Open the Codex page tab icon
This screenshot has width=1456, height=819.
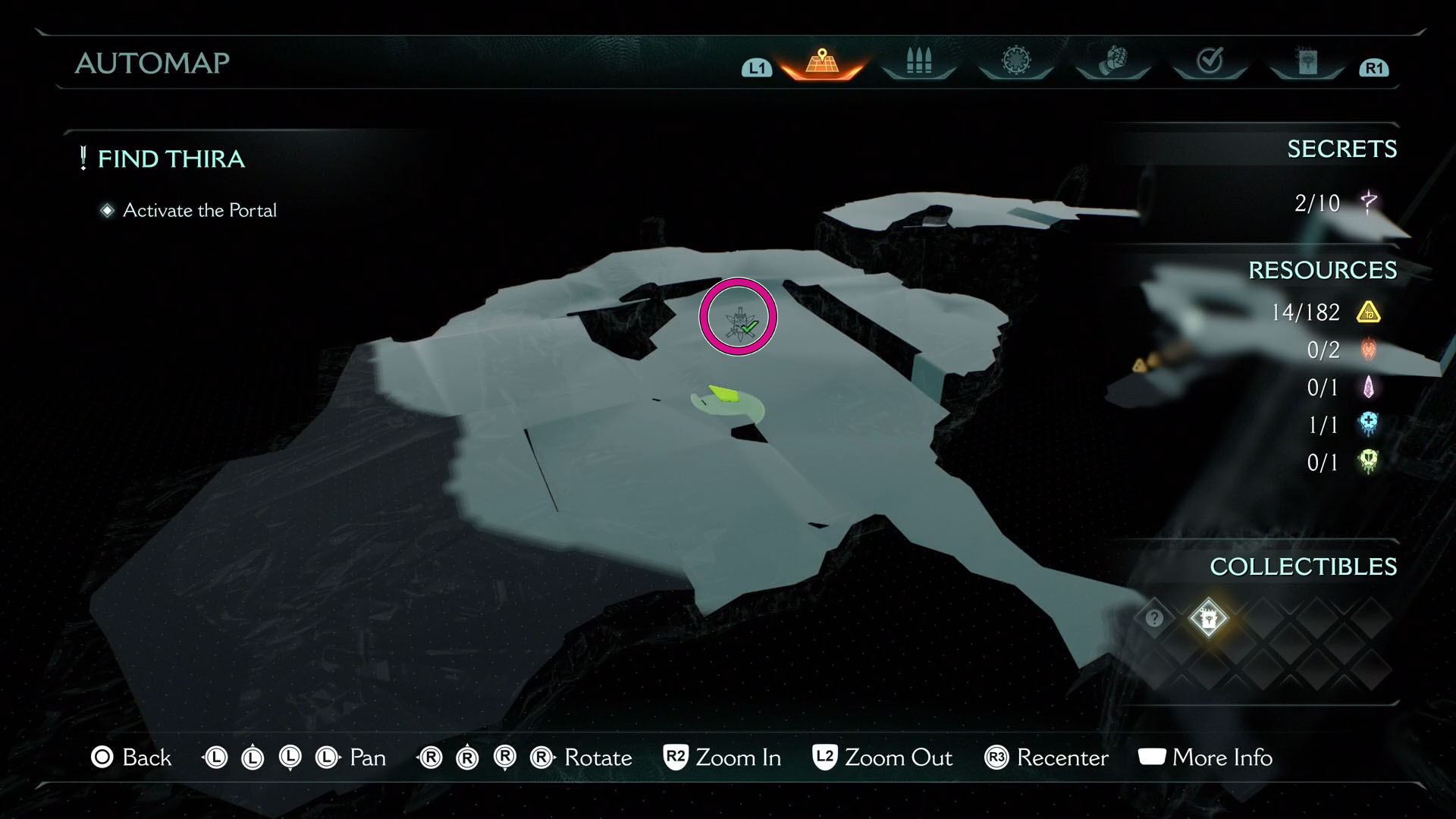point(1308,62)
